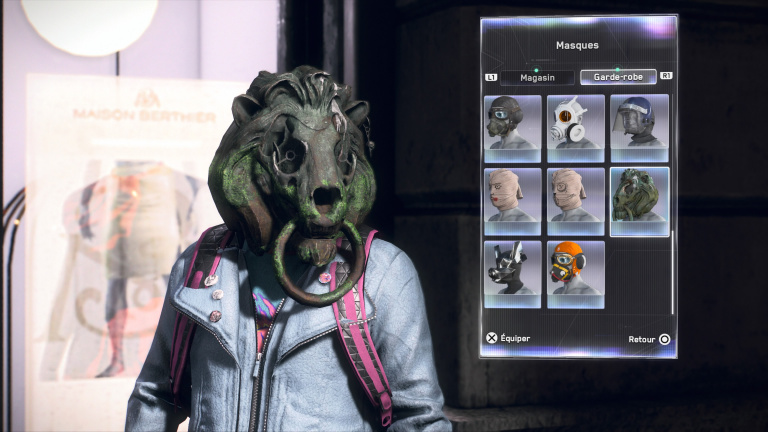The width and height of the screenshot is (768, 432).
Task: Open the Garde-robe tab
Action: (617, 77)
